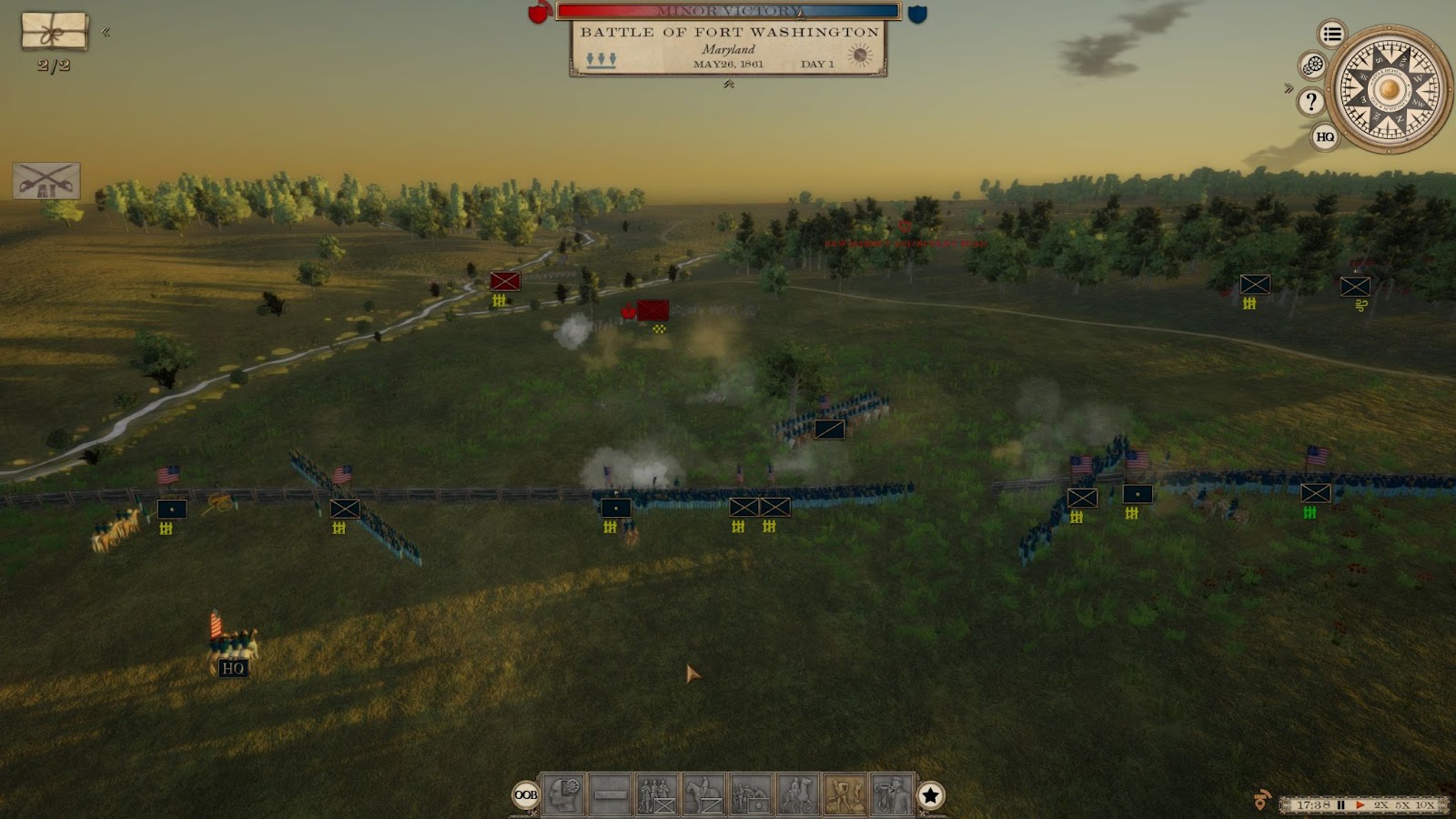Screen dimensions: 1456x819
Task: Click the bugler toolbar button
Action: pyautogui.click(x=892, y=794)
